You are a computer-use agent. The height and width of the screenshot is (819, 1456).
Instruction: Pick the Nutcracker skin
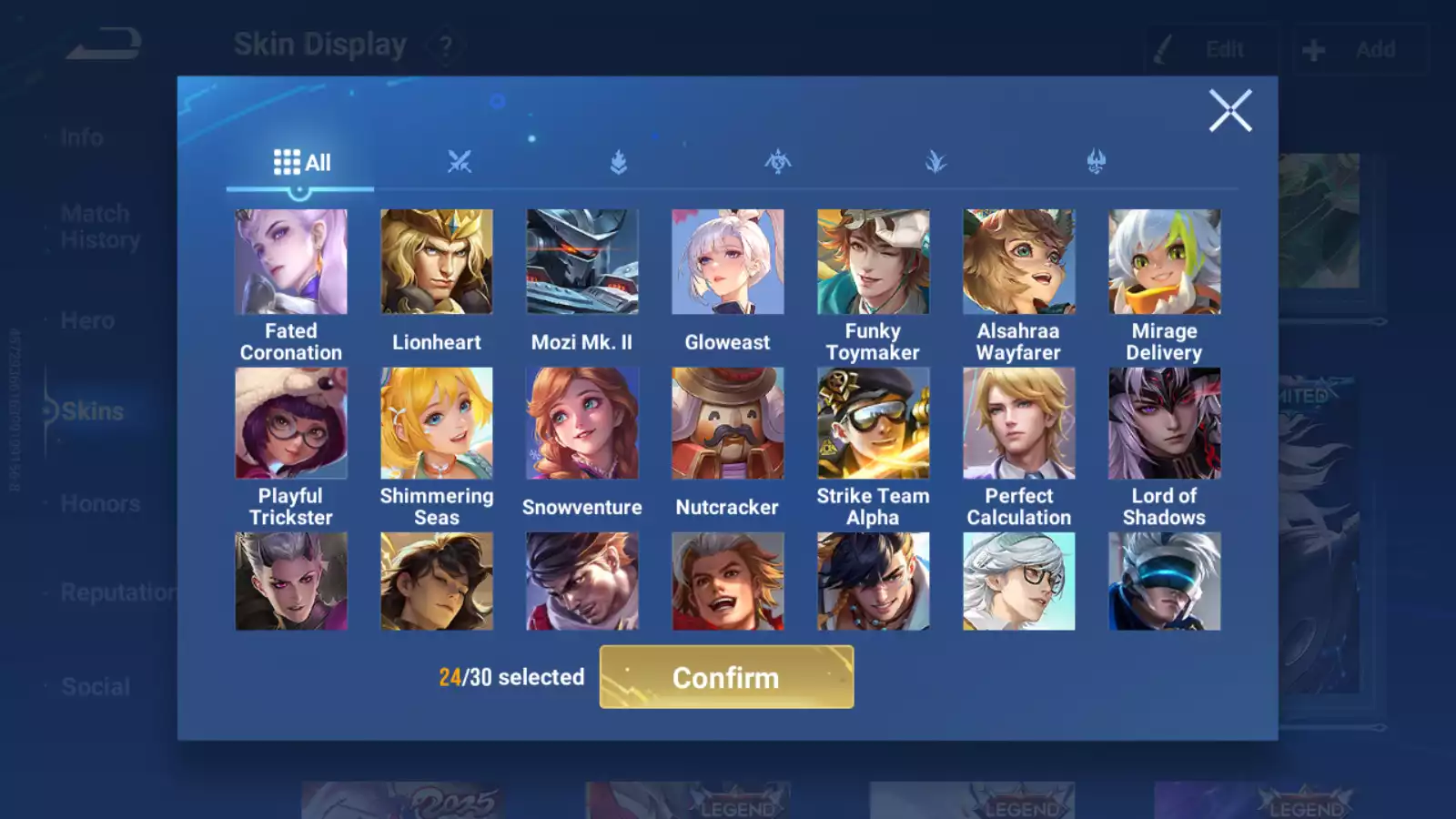pyautogui.click(x=728, y=423)
